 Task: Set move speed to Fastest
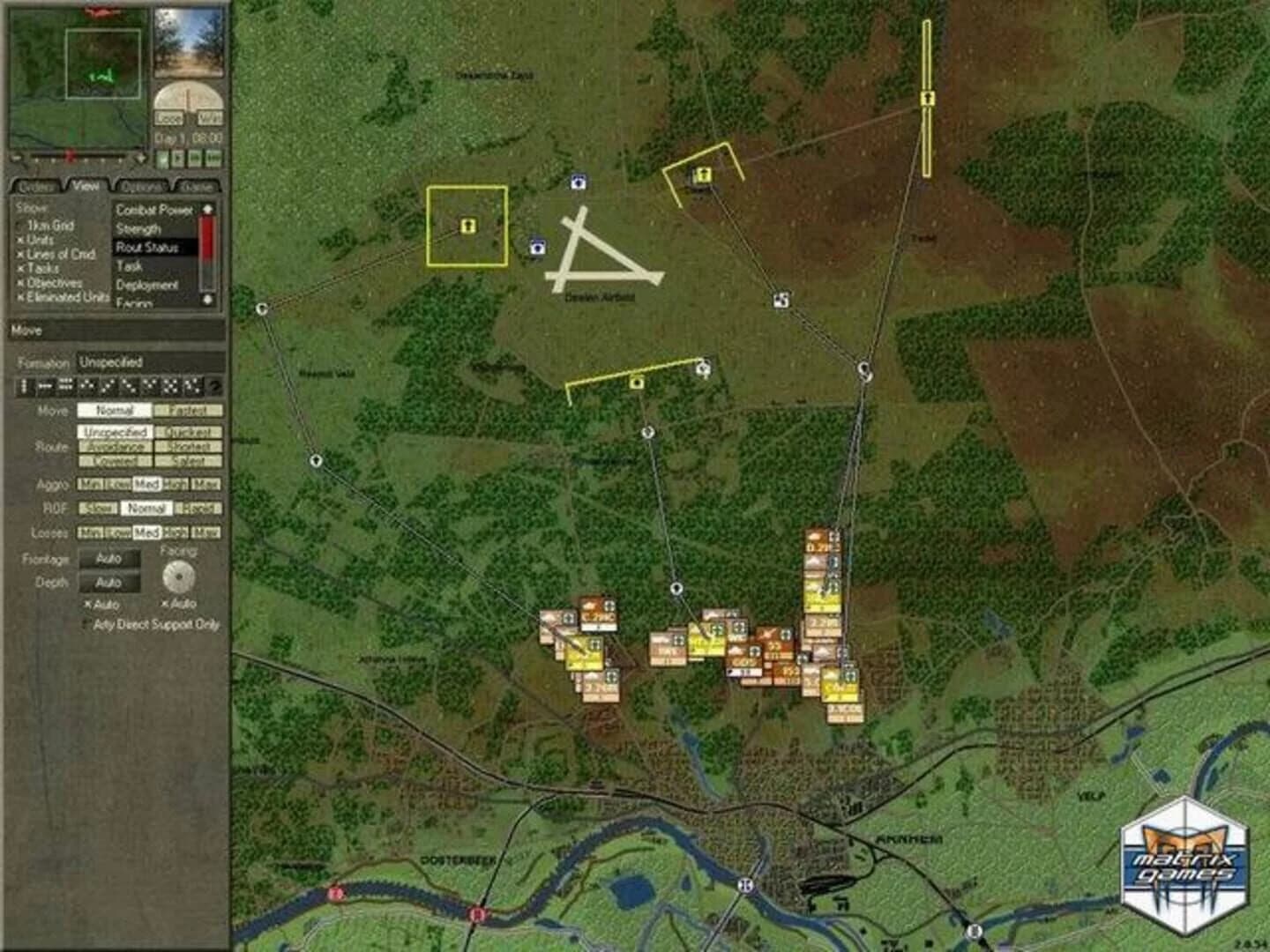pyautogui.click(x=186, y=410)
